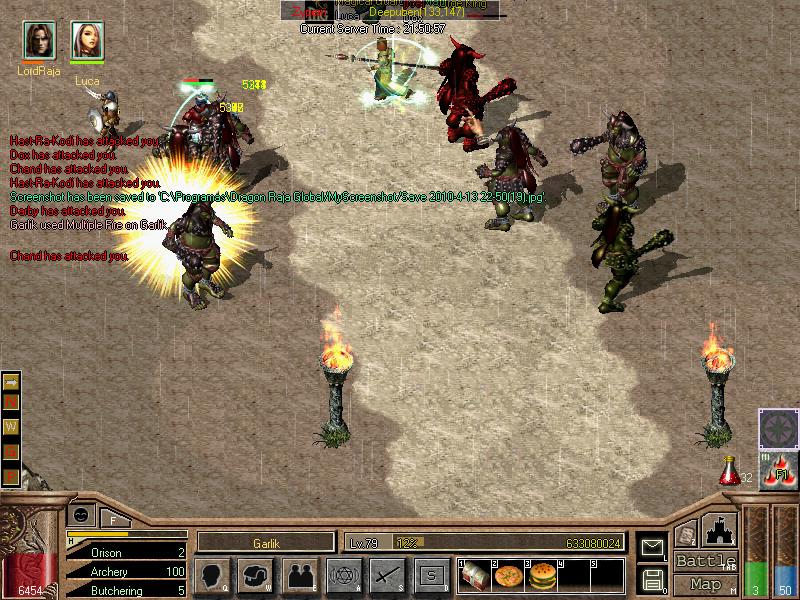Viewport: 800px width, 600px height.
Task: Click the arrow button atop the side strip
Action: [12, 381]
